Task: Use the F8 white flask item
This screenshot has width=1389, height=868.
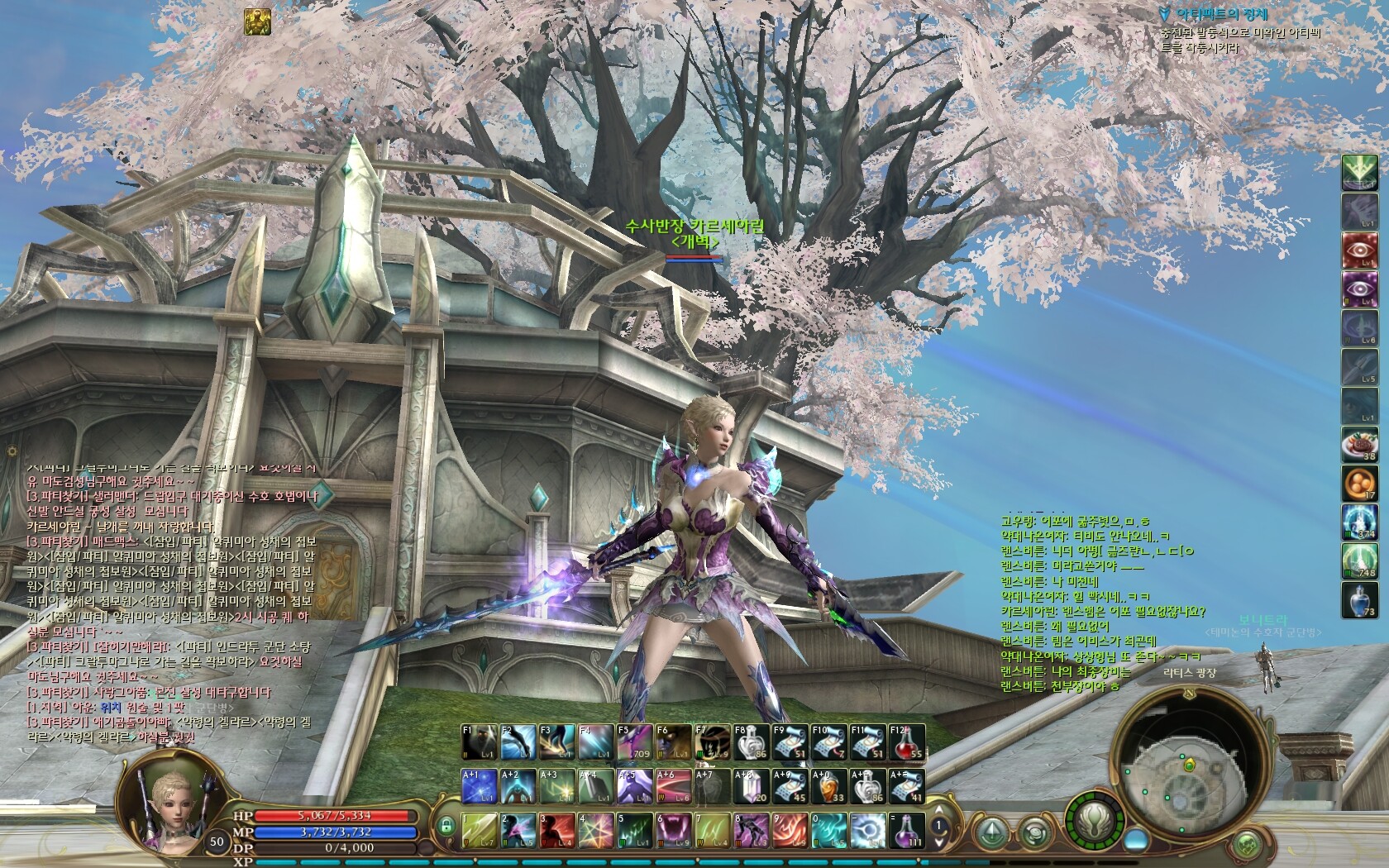Action: click(752, 742)
